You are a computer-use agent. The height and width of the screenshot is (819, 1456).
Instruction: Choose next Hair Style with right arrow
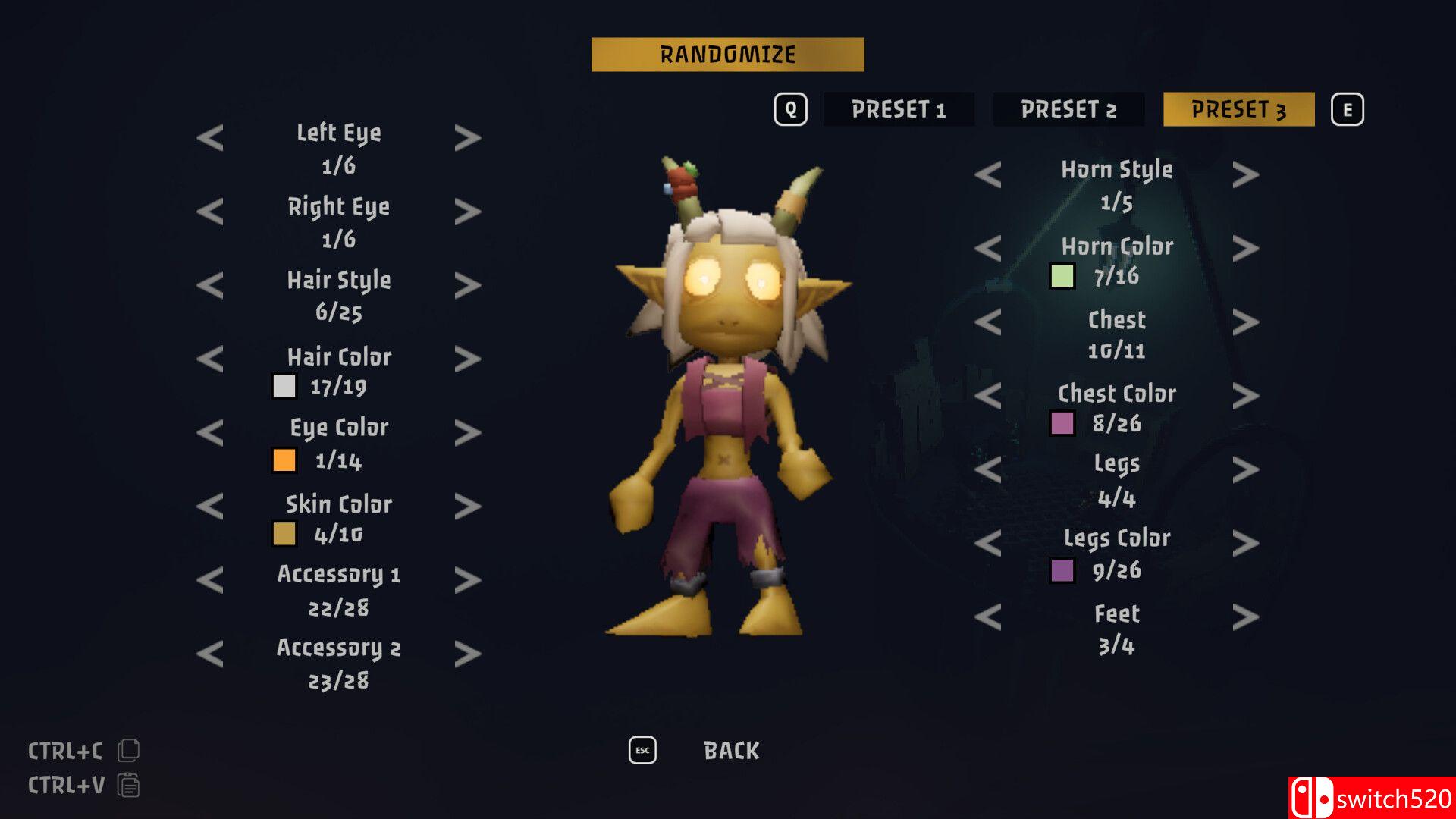point(468,285)
